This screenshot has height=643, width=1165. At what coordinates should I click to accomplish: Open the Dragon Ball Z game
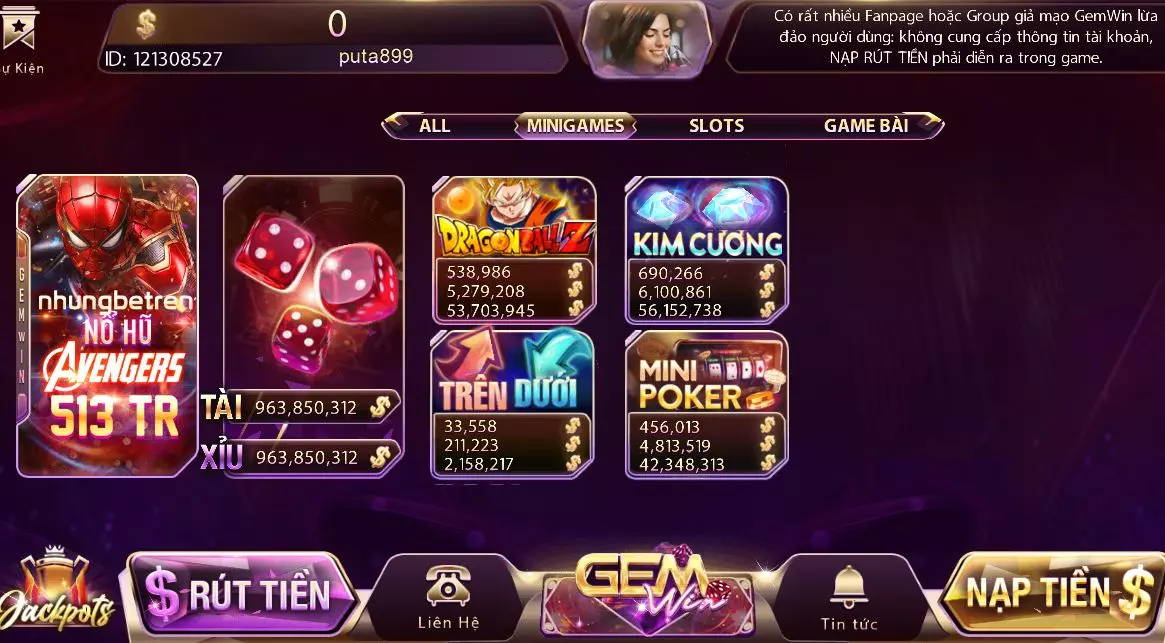point(514,223)
